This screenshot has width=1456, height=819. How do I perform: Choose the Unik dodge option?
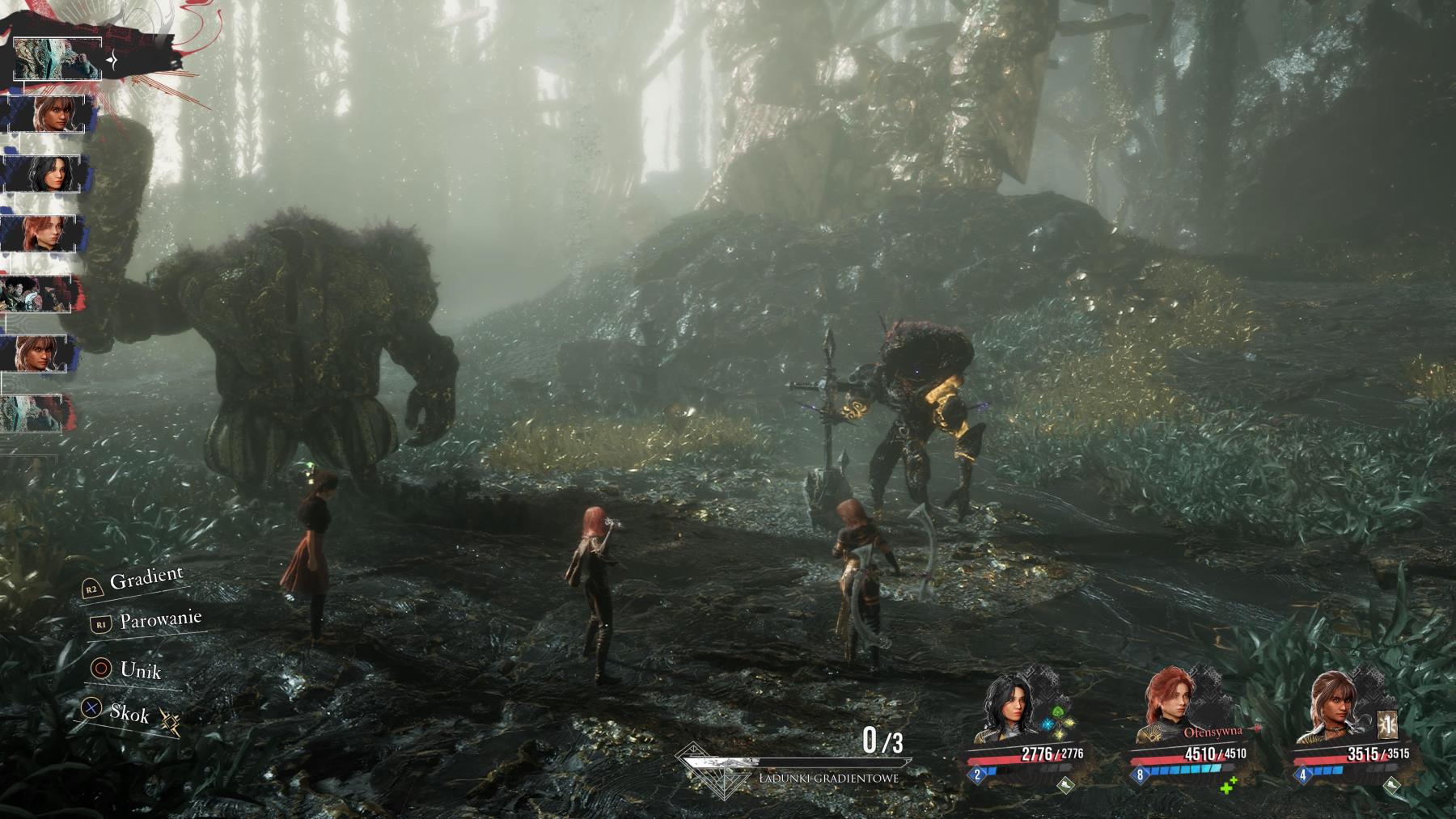[x=140, y=669]
